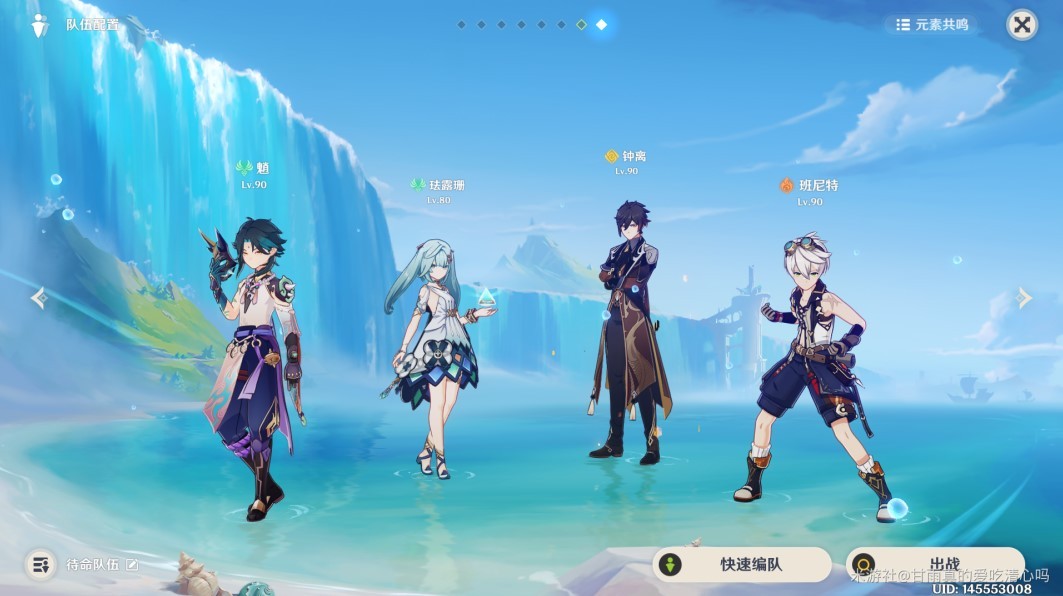Switch to the green party page dot
Screen dimensions: 1063x596
point(581,24)
